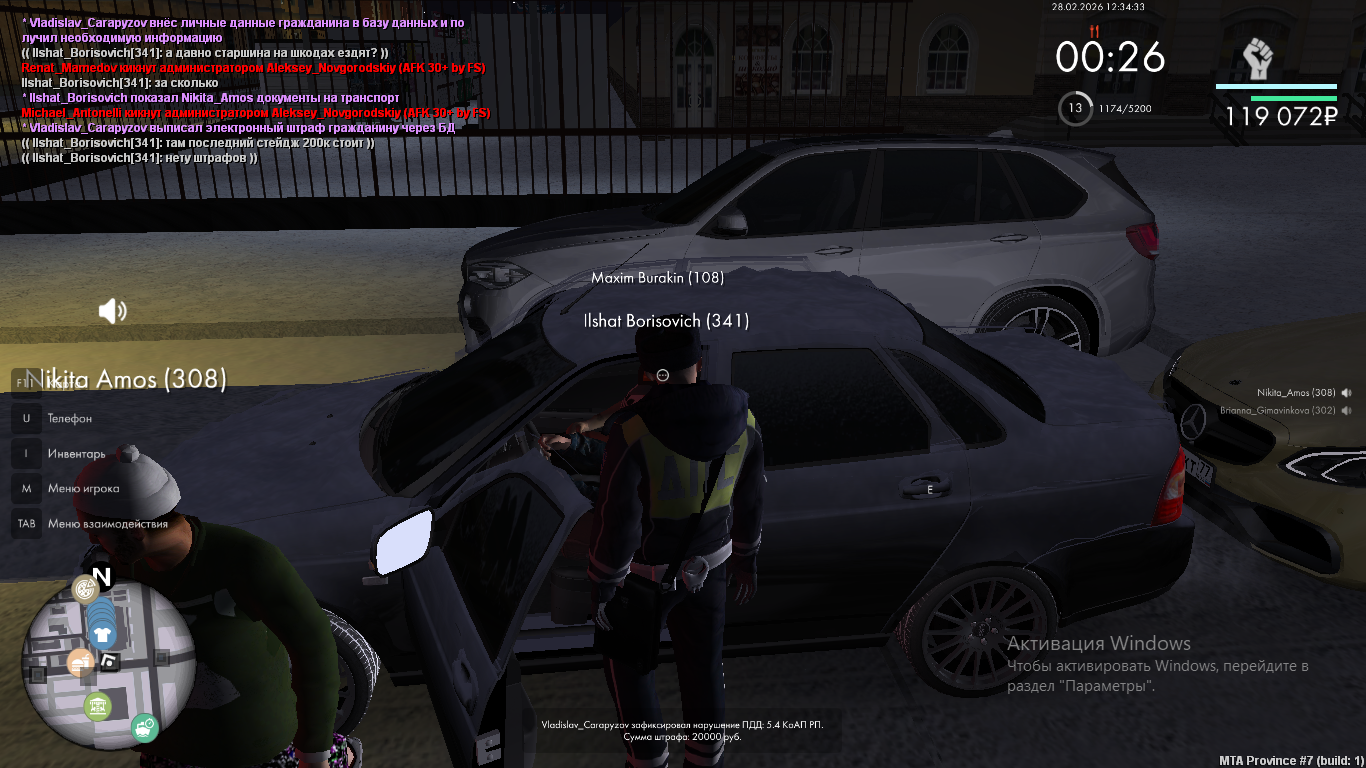Open the Телефон menu entry
This screenshot has height=768, width=1366.
69,418
